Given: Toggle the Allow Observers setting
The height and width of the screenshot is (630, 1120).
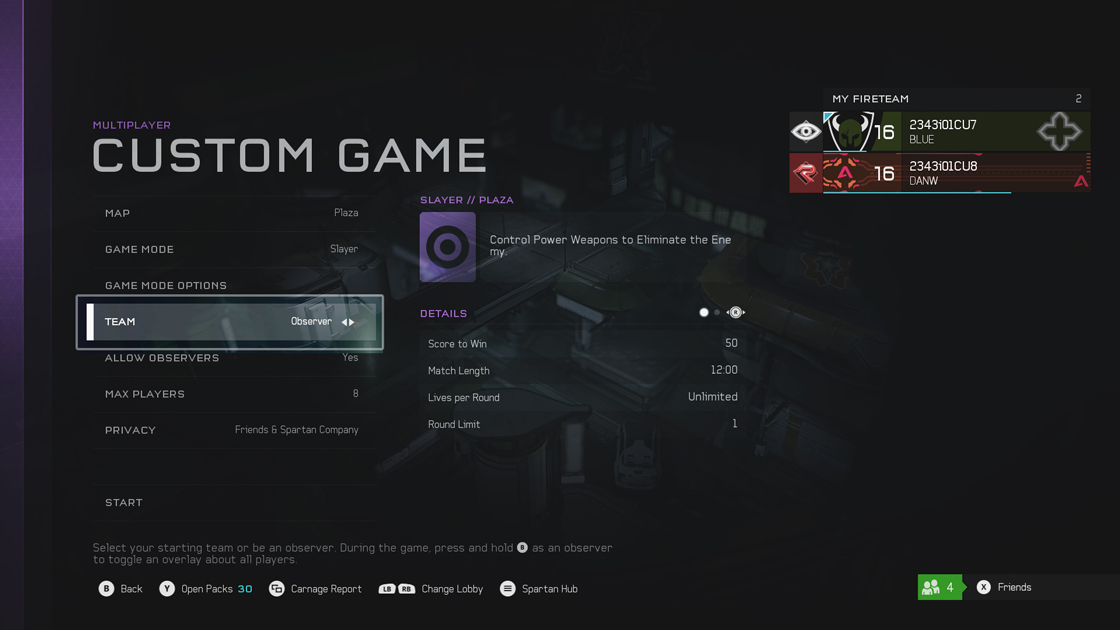Looking at the screenshot, I should 231,358.
